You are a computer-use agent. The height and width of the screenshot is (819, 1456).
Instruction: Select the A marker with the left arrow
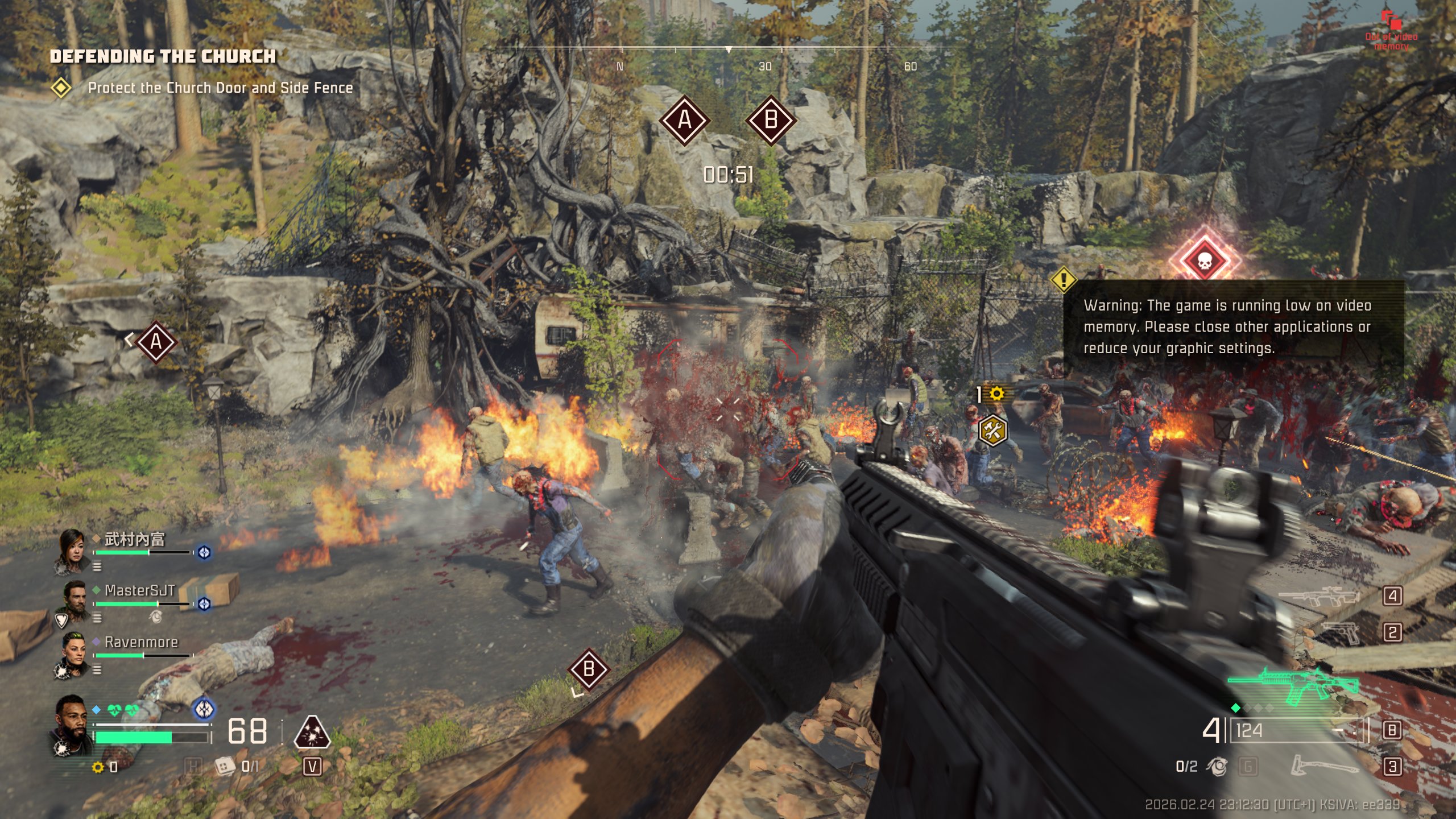pos(155,342)
